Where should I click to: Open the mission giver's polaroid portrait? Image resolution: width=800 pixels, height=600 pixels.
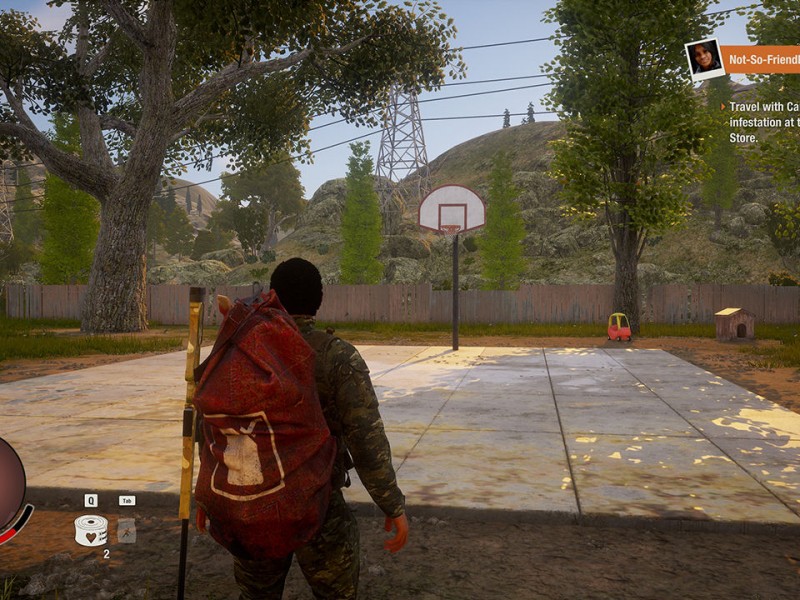pyautogui.click(x=703, y=58)
